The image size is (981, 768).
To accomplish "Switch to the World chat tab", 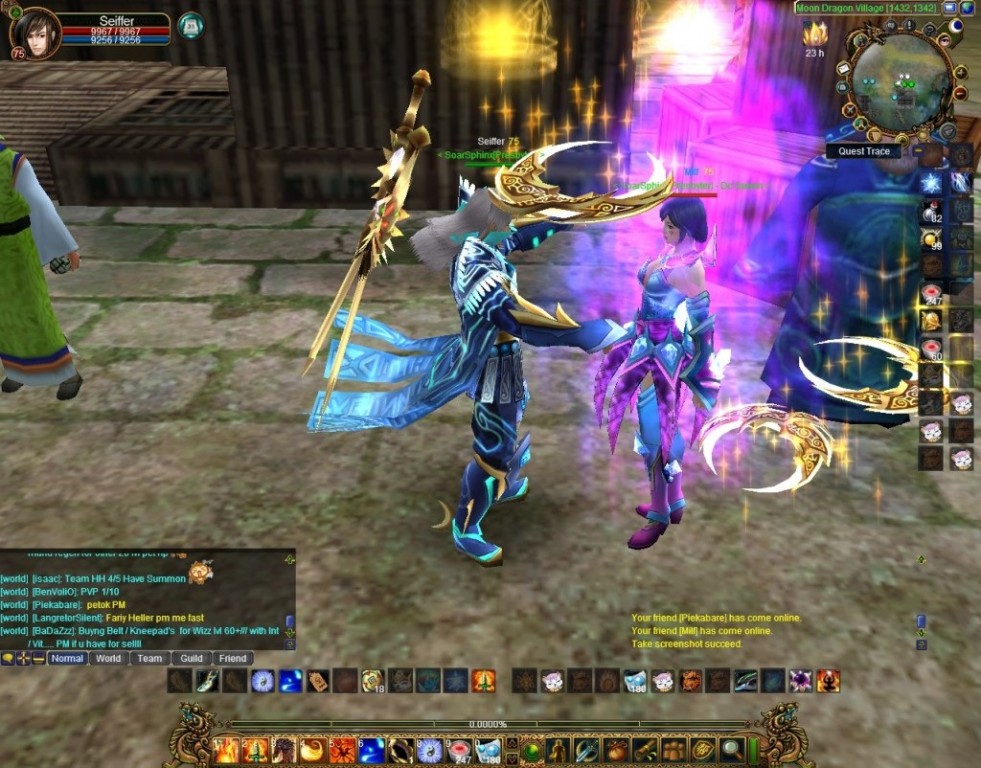I will [108, 658].
